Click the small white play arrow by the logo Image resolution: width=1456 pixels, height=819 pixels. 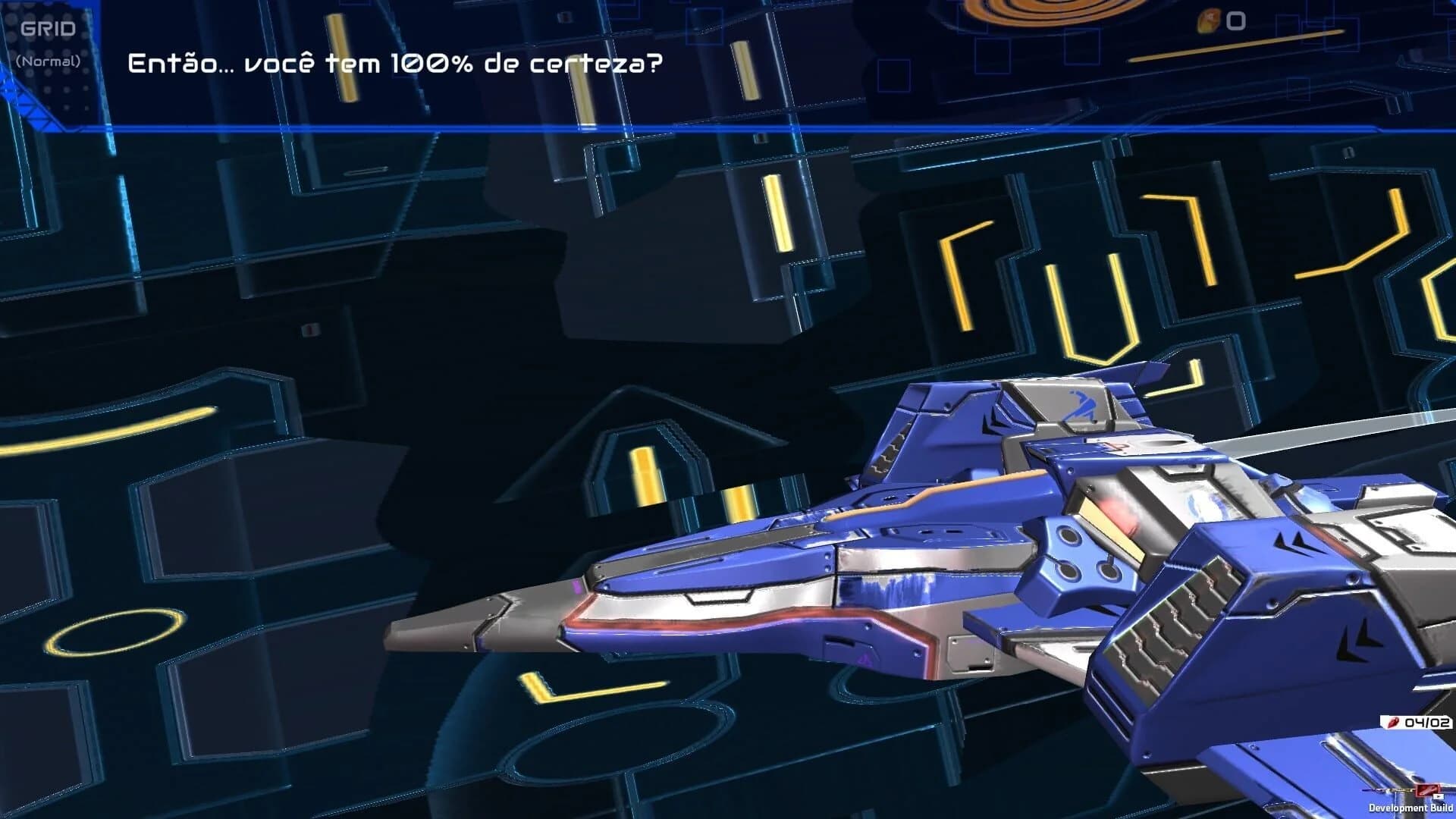click(1439, 797)
